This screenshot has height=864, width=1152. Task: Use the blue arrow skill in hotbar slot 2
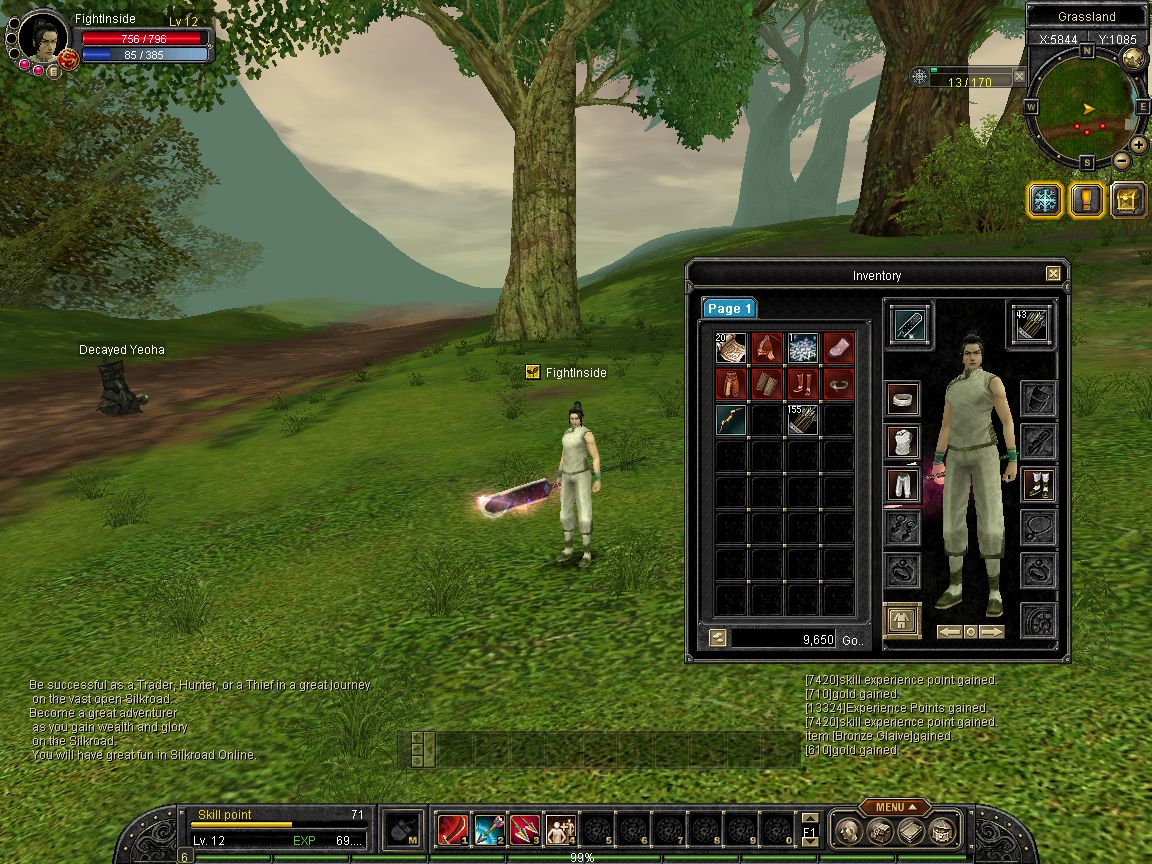(488, 829)
